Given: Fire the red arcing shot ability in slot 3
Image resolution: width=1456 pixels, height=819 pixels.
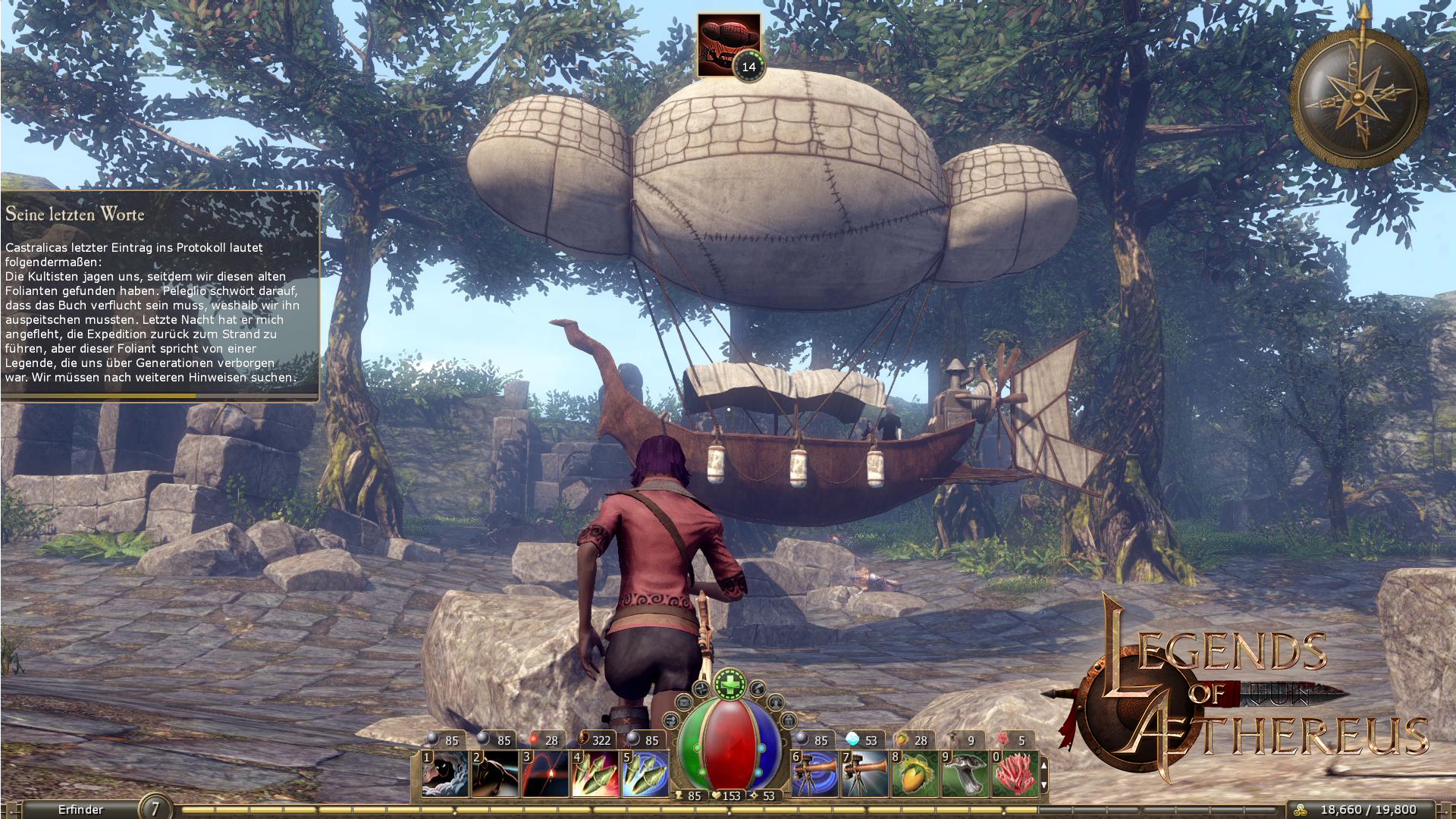Looking at the screenshot, I should click(545, 773).
